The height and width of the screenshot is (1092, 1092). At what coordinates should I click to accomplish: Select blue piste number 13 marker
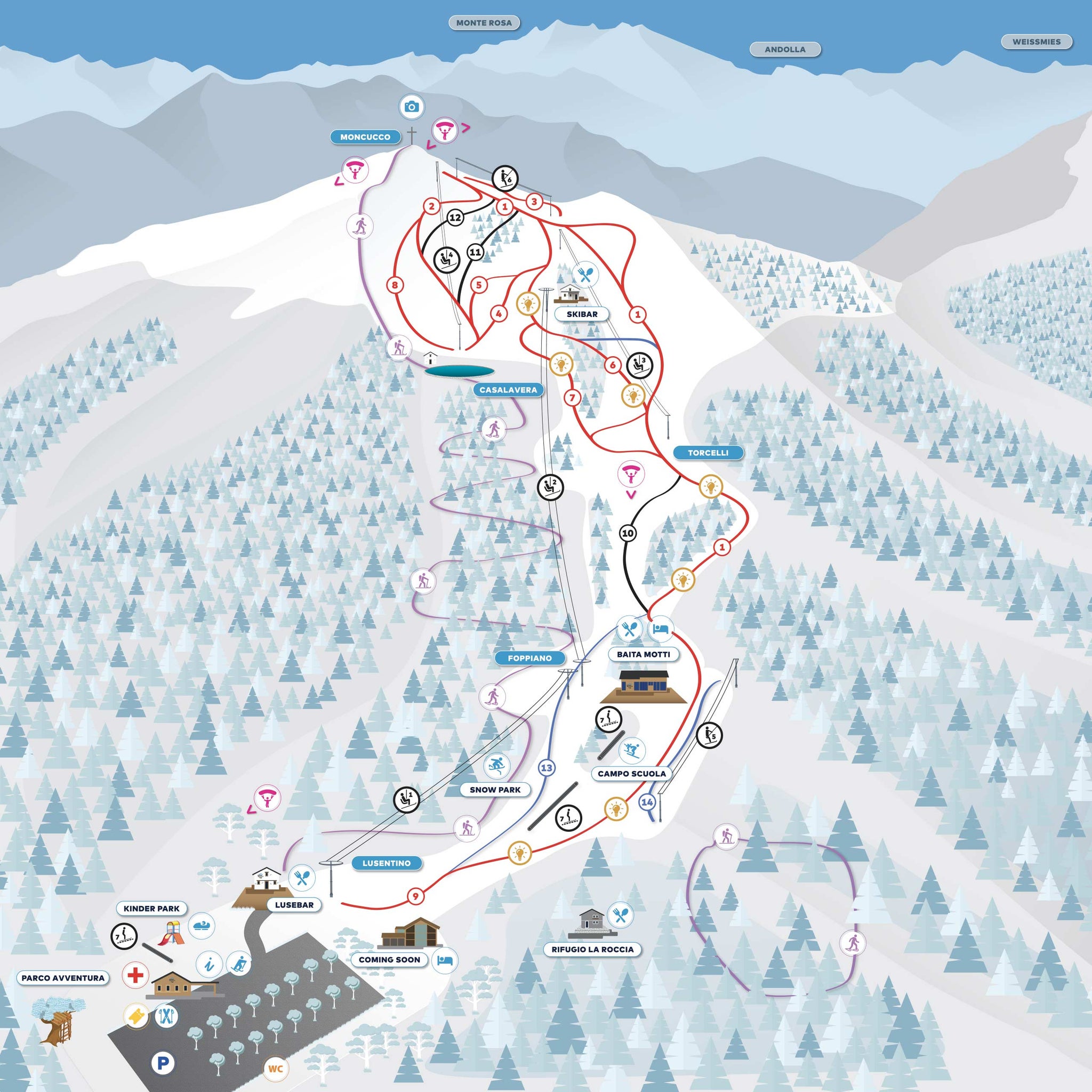coord(547,768)
